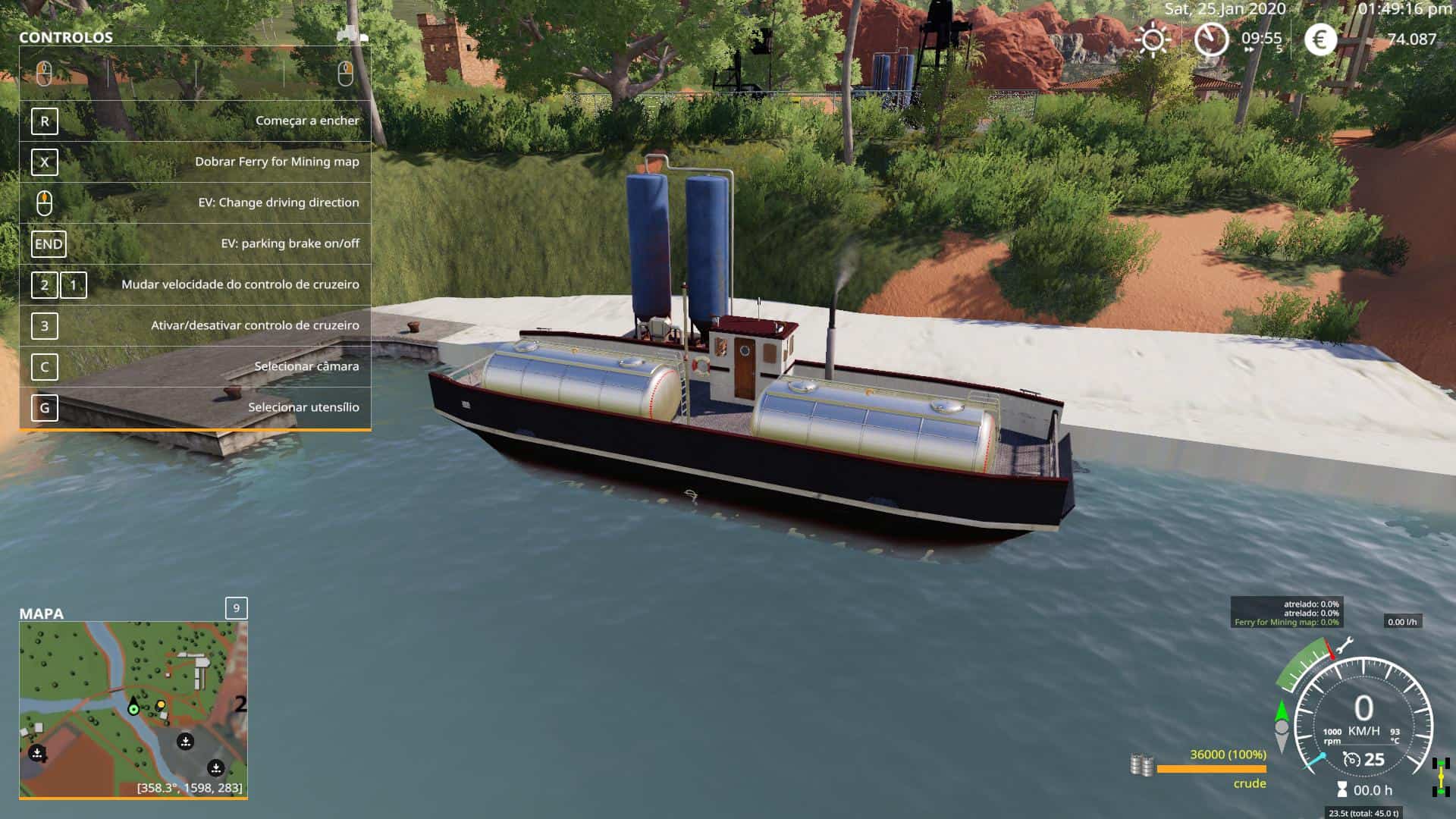Select the yellow marker on the minimap

point(161,705)
